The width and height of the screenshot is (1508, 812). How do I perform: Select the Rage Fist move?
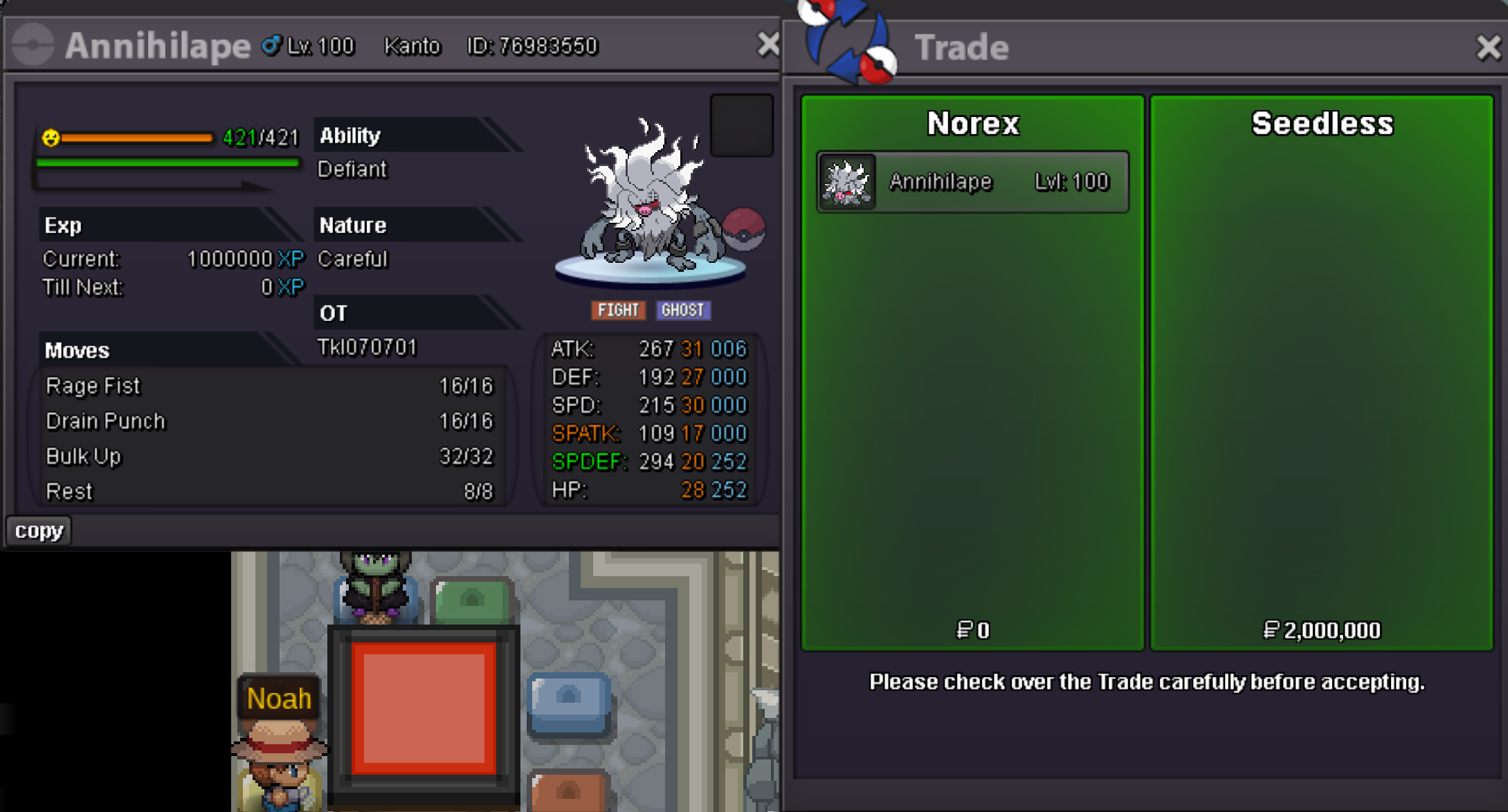[269, 386]
